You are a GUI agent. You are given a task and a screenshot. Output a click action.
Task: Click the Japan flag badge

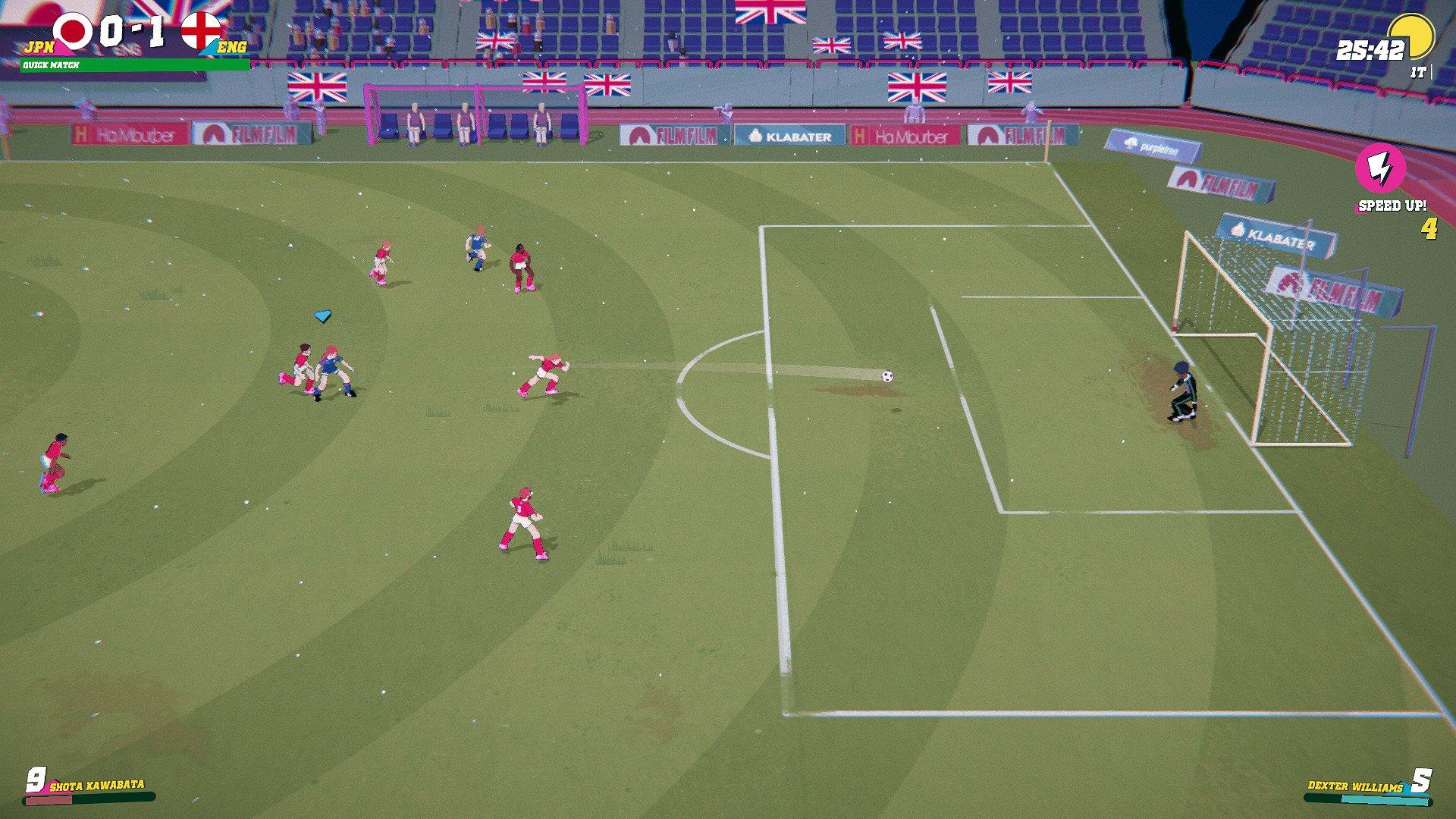pos(74,32)
